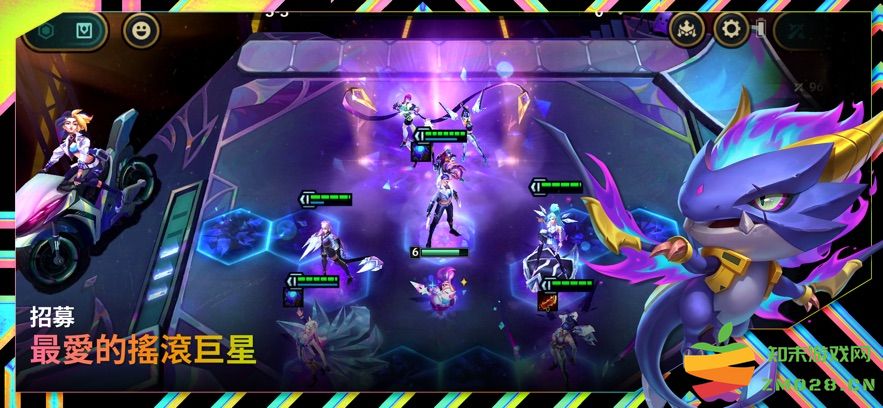
Task: Click the crowned helmet icon button
Action: (x=687, y=29)
